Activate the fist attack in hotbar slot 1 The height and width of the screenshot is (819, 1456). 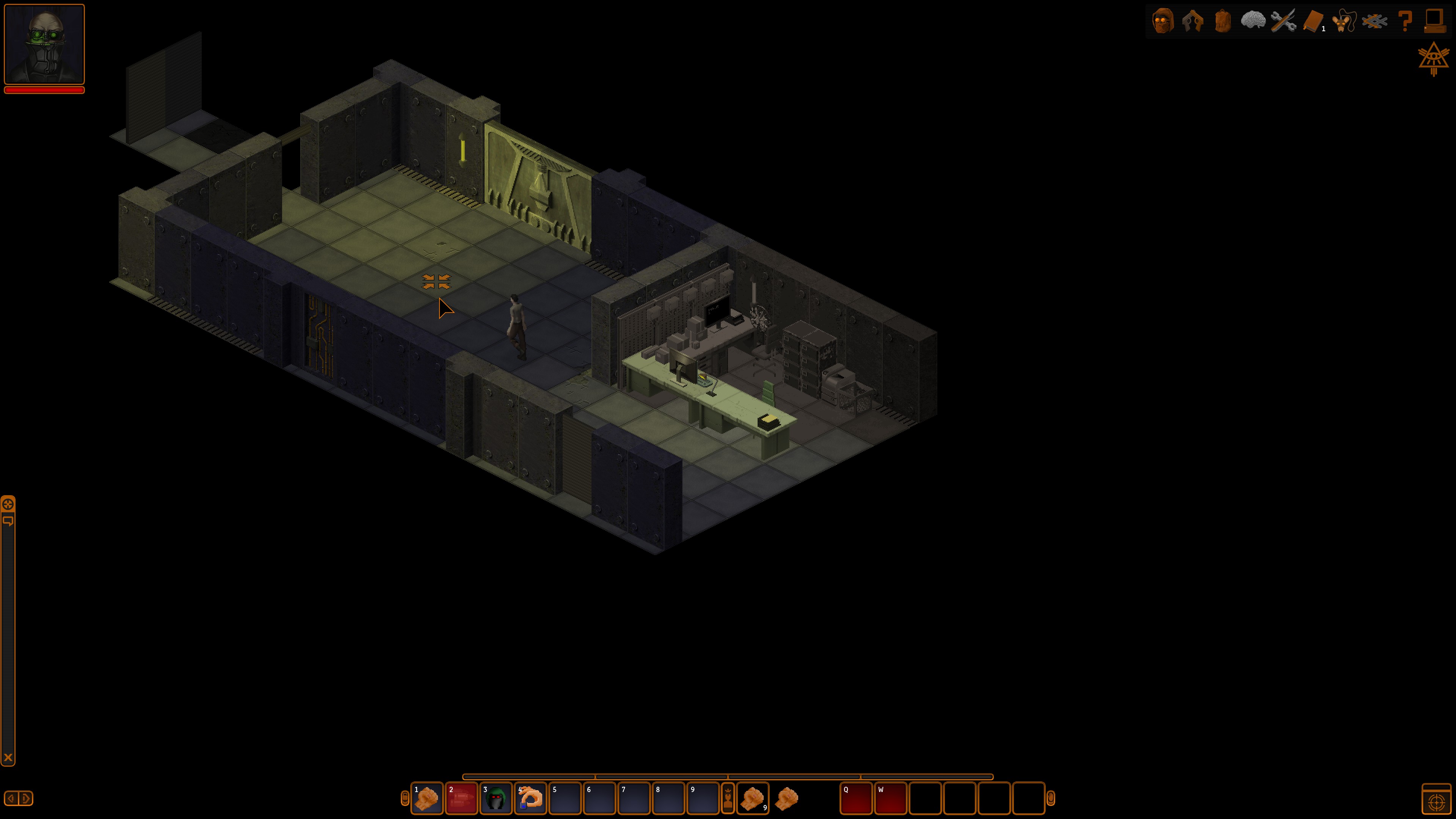point(427,798)
